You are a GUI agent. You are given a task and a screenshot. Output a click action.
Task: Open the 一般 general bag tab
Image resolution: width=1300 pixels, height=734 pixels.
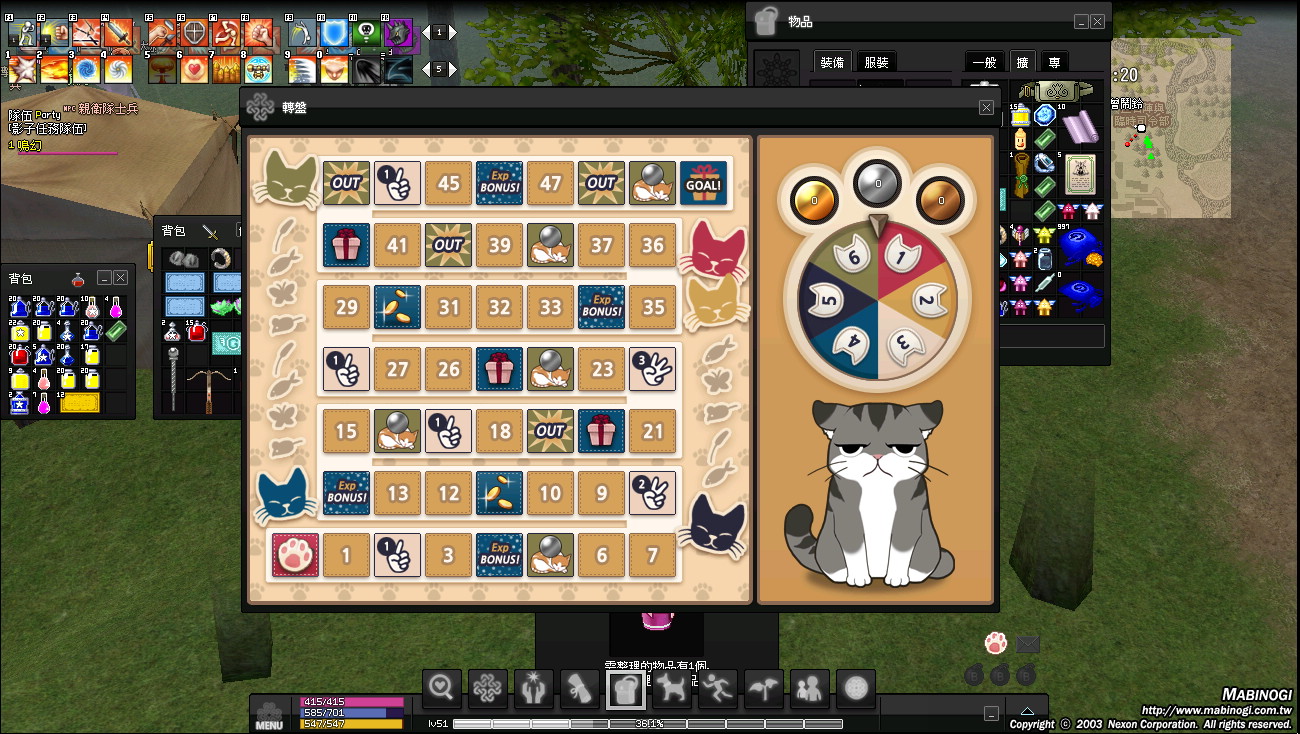pos(984,62)
